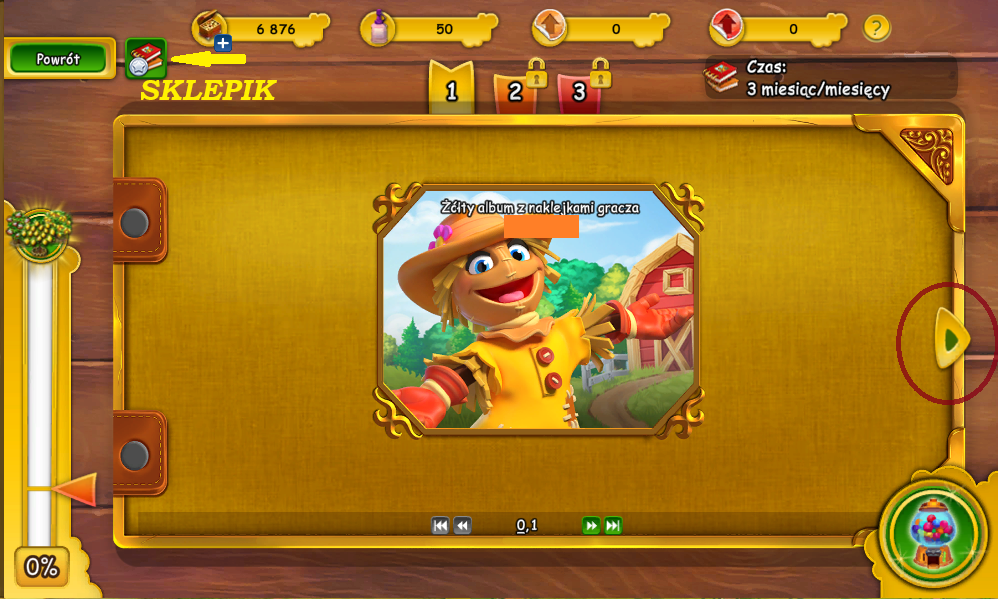Go forward one page with double arrow
The image size is (998, 599).
coord(591,526)
